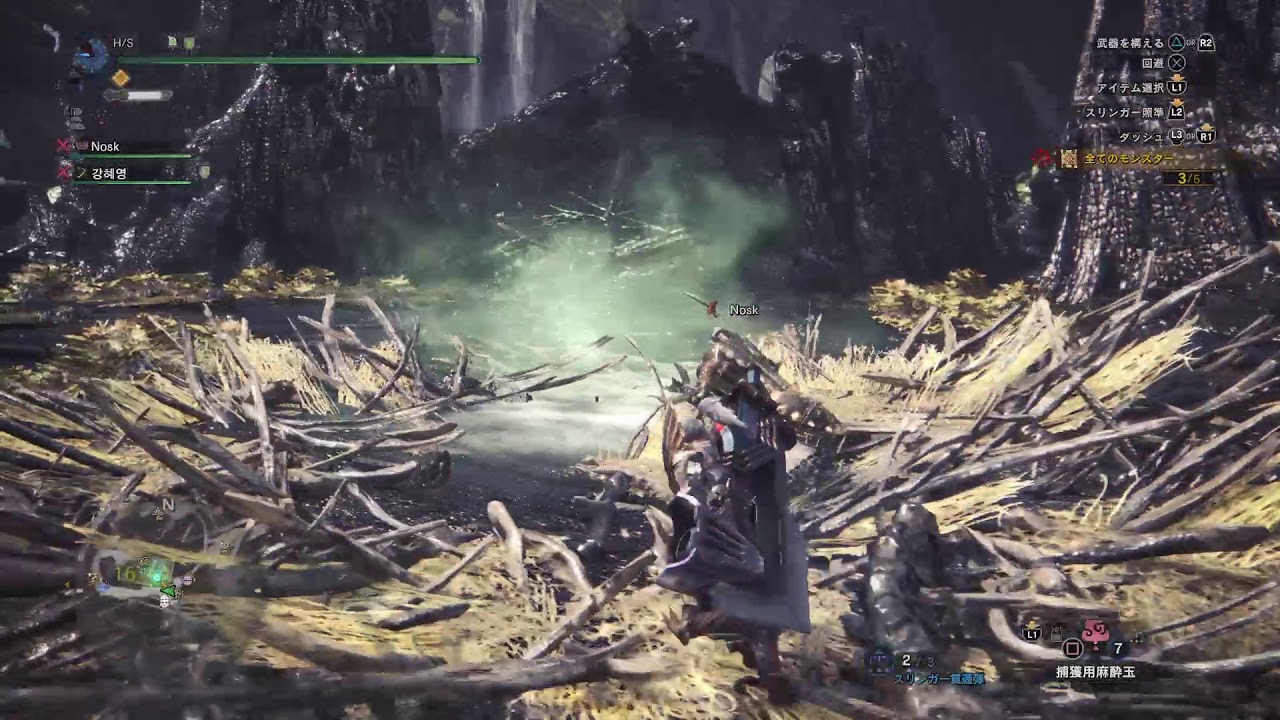Select party member Nosk in list

point(105,146)
